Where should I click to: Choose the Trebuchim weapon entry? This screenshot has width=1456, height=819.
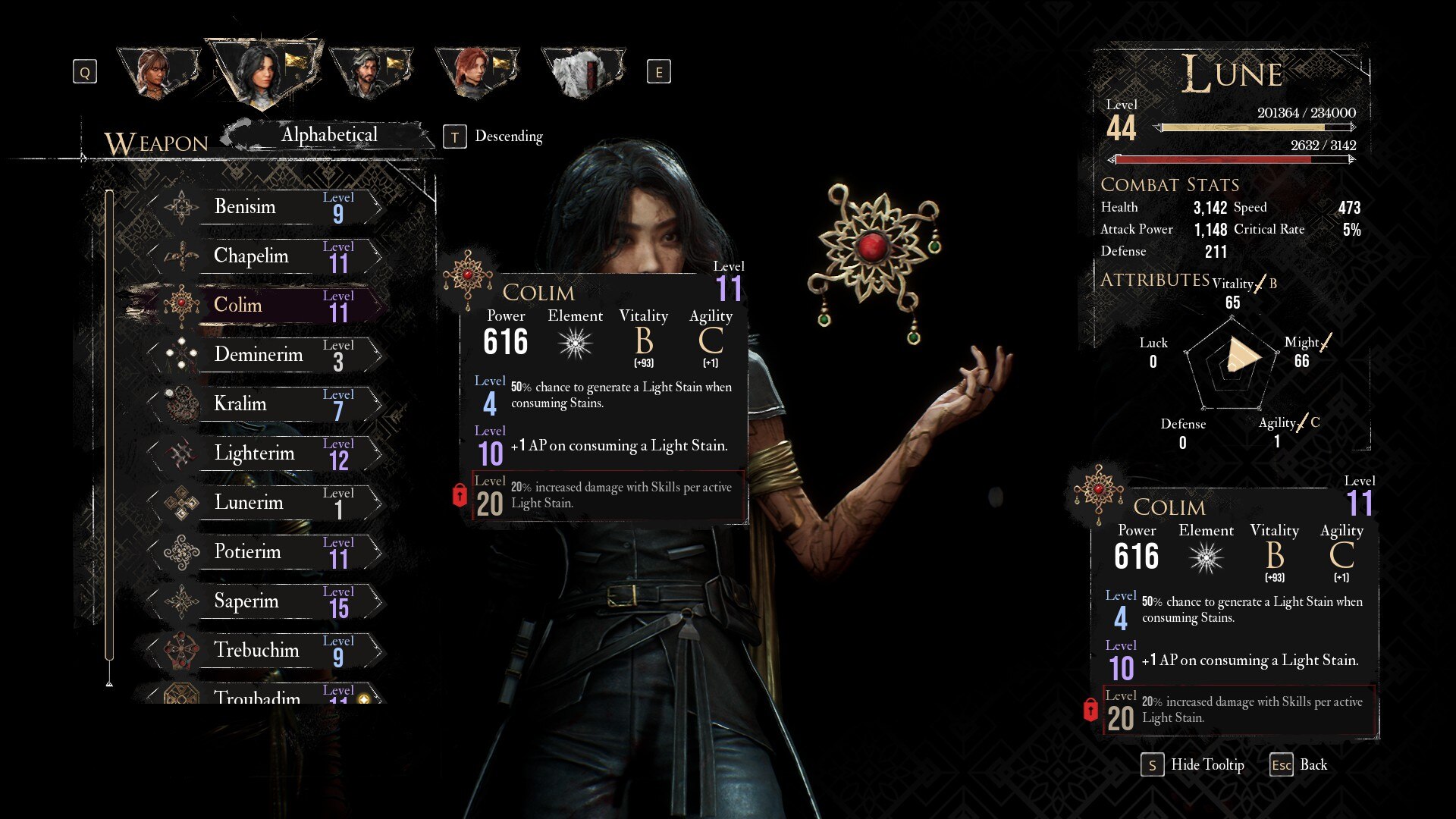pyautogui.click(x=265, y=650)
